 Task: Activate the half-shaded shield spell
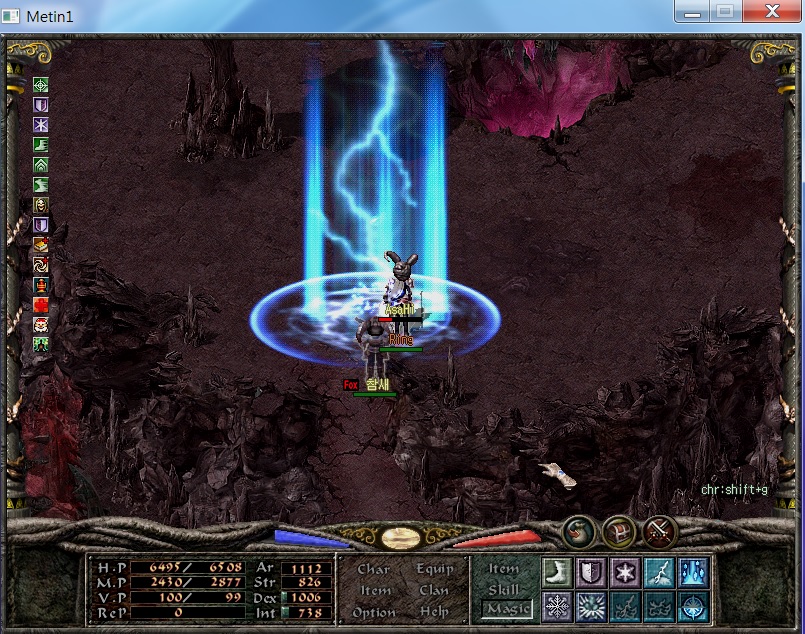(x=592, y=573)
